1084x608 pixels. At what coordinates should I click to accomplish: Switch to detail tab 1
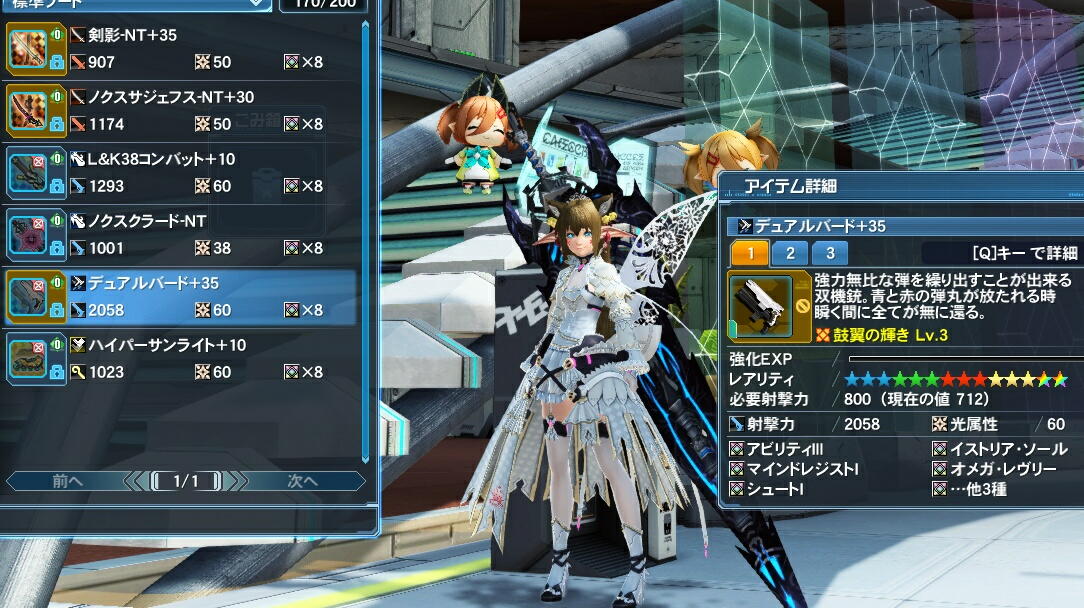(x=750, y=253)
